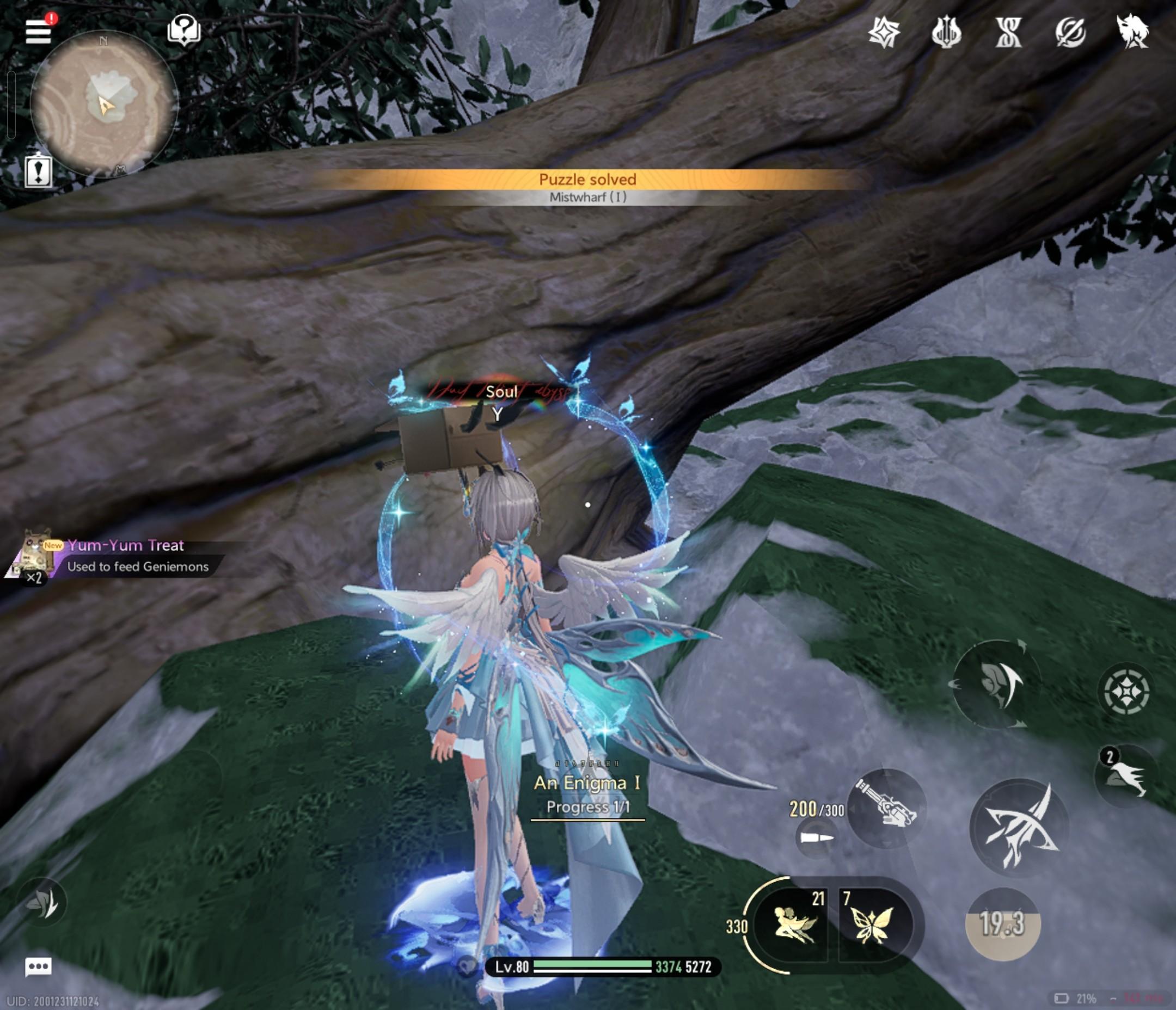Toggle the crosshair lock-on button
1176x1010 pixels.
[x=1126, y=691]
